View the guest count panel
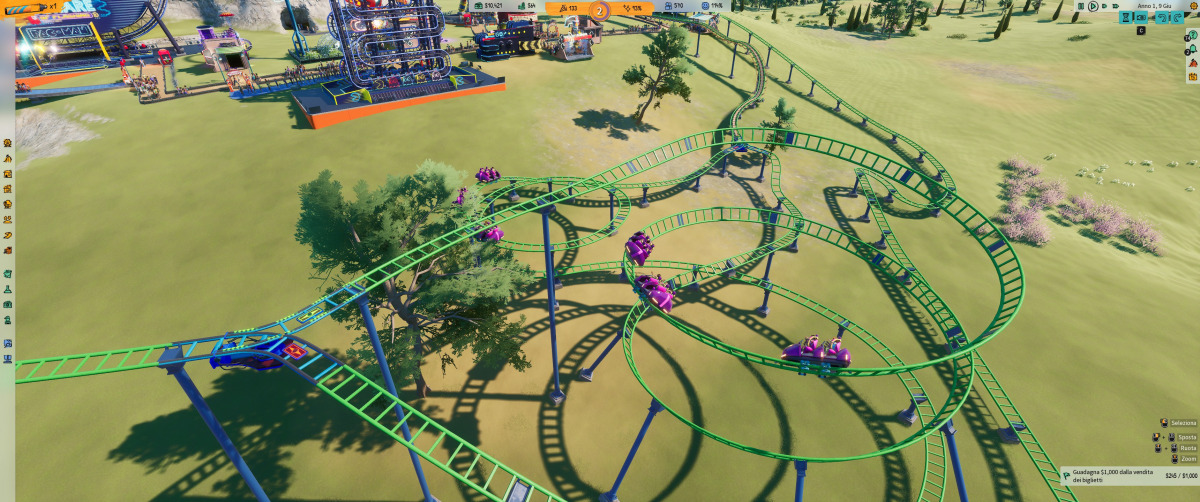The image size is (1200, 502). pyautogui.click(x=672, y=6)
